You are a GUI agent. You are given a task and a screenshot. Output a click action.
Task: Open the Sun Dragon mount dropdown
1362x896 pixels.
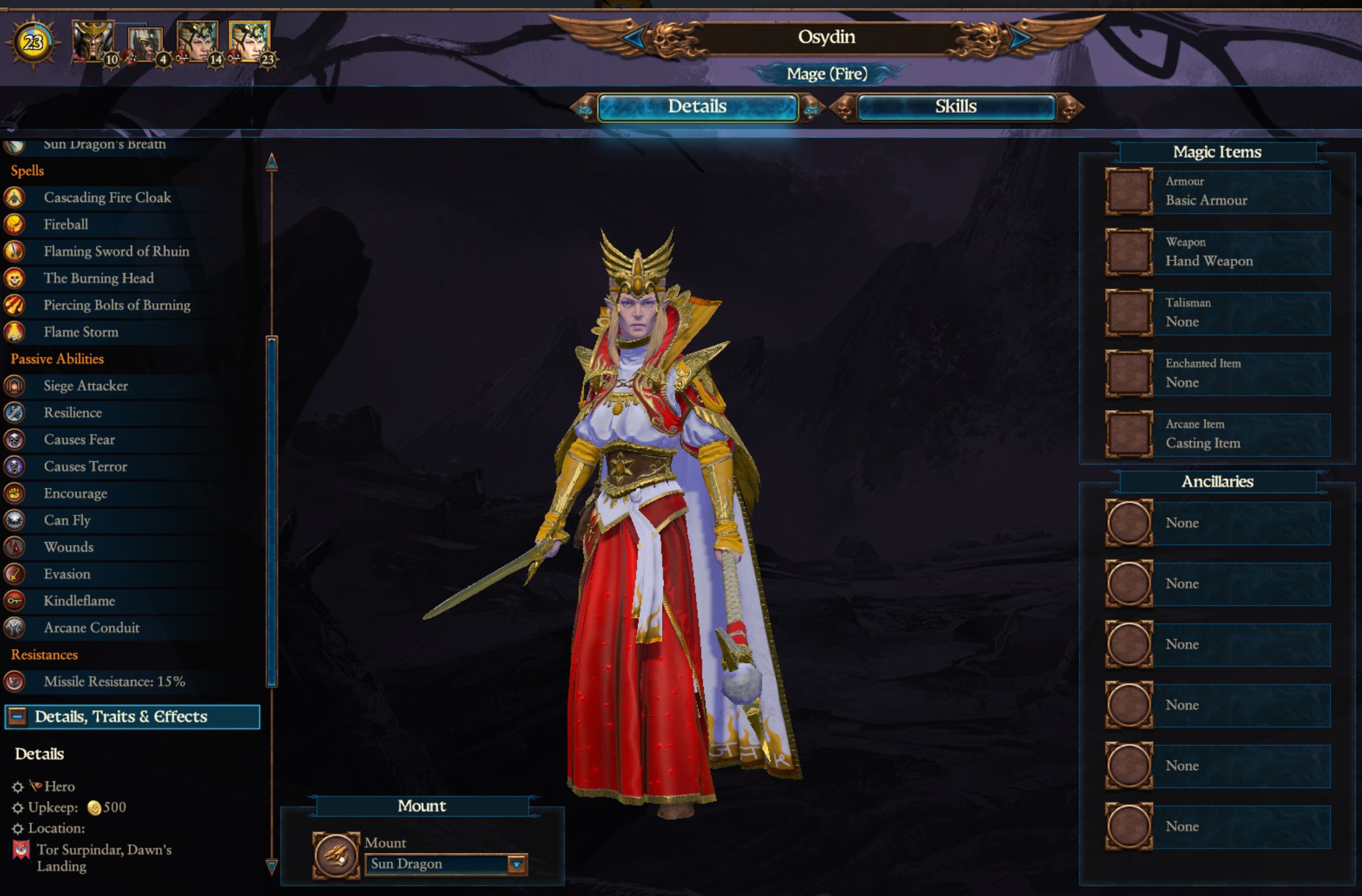517,863
